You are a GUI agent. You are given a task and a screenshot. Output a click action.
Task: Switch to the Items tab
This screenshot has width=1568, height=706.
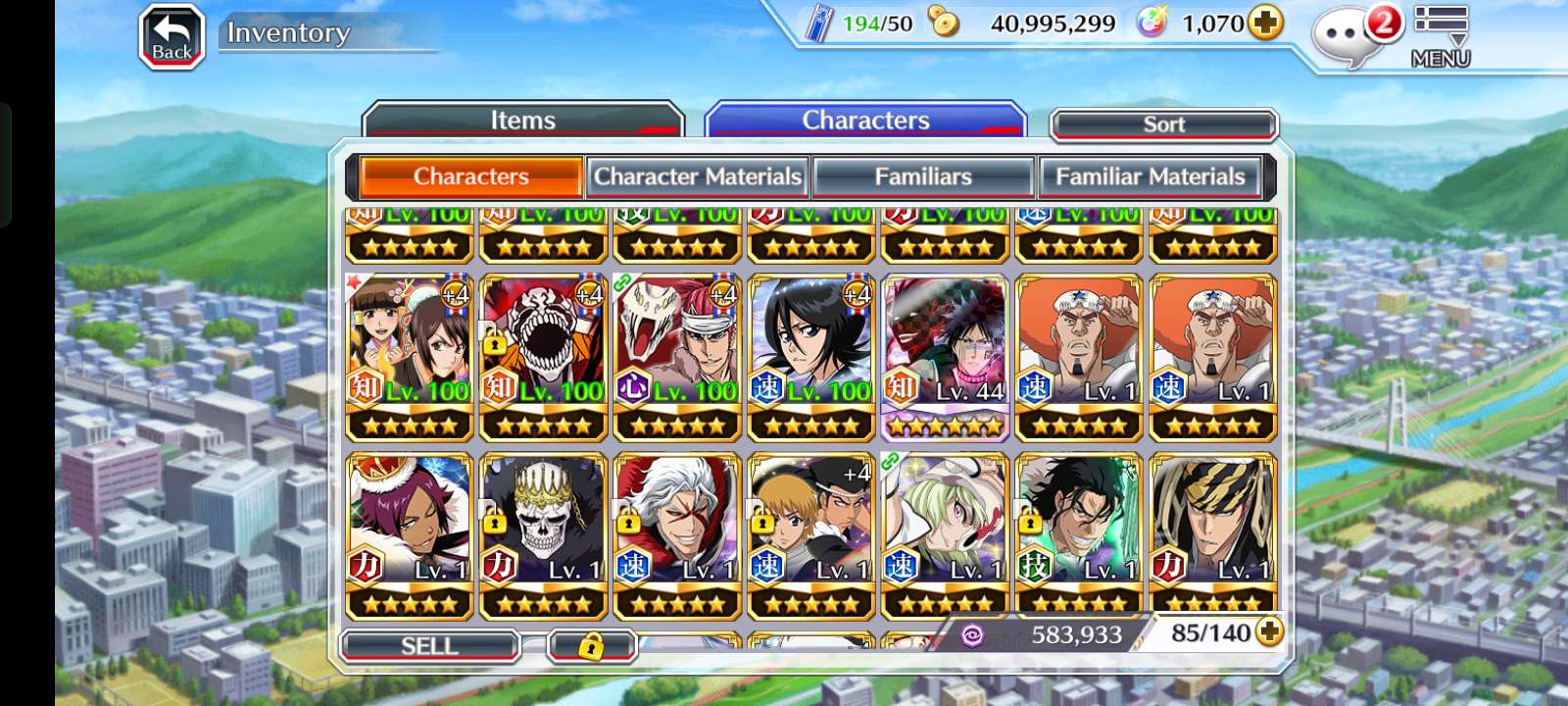(x=522, y=121)
